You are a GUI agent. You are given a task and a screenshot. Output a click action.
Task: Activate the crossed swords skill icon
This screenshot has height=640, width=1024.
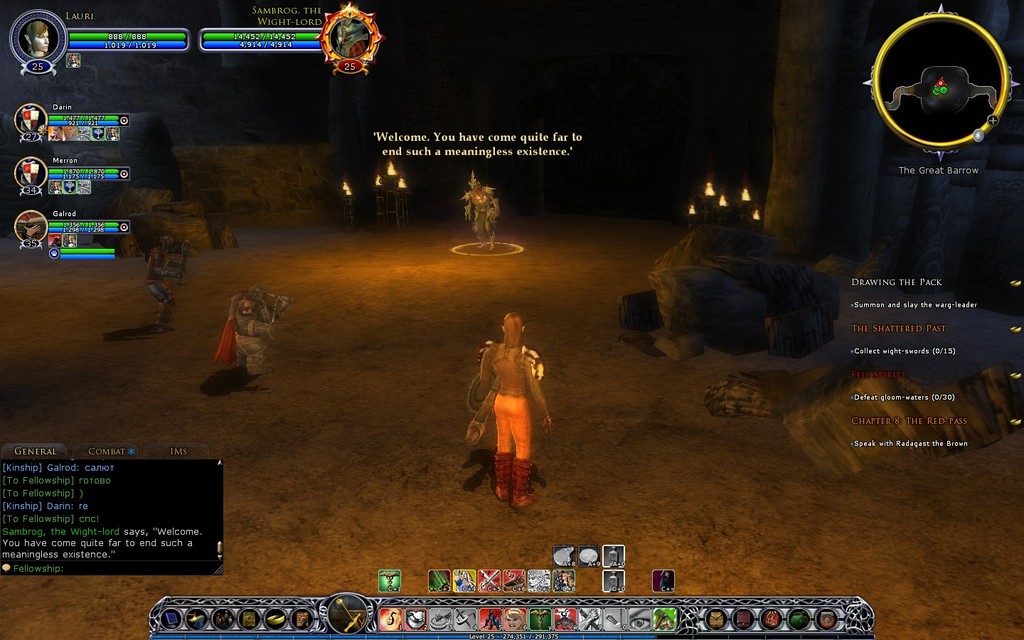(x=489, y=580)
